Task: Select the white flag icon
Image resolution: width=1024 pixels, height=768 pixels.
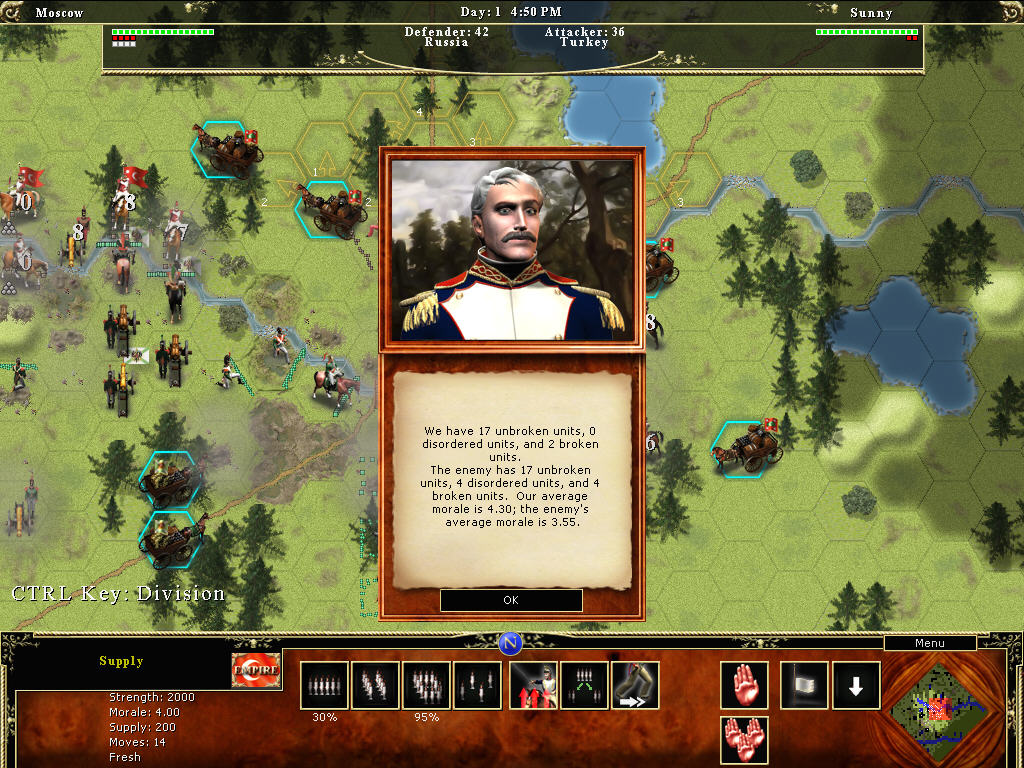Action: pyautogui.click(x=804, y=685)
